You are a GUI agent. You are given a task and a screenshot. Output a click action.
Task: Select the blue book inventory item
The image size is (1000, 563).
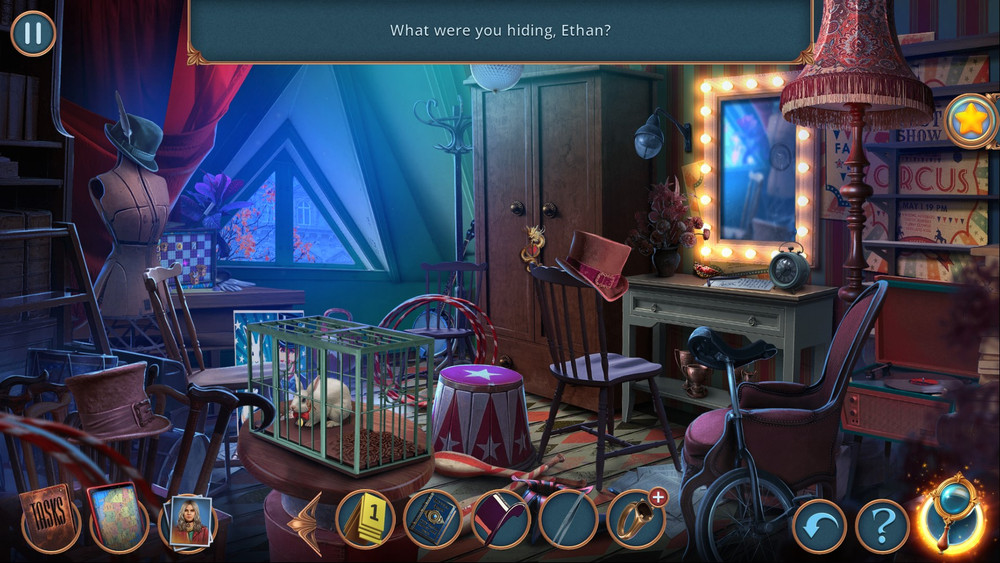click(x=432, y=519)
